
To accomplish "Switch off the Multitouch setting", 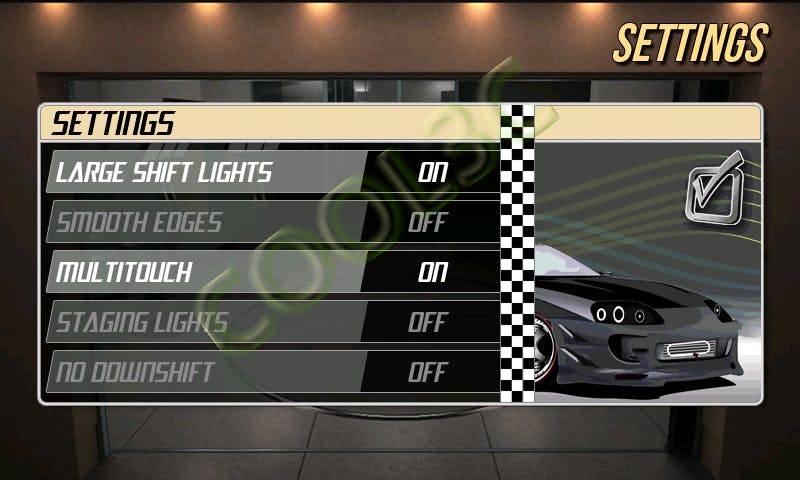I will [432, 272].
